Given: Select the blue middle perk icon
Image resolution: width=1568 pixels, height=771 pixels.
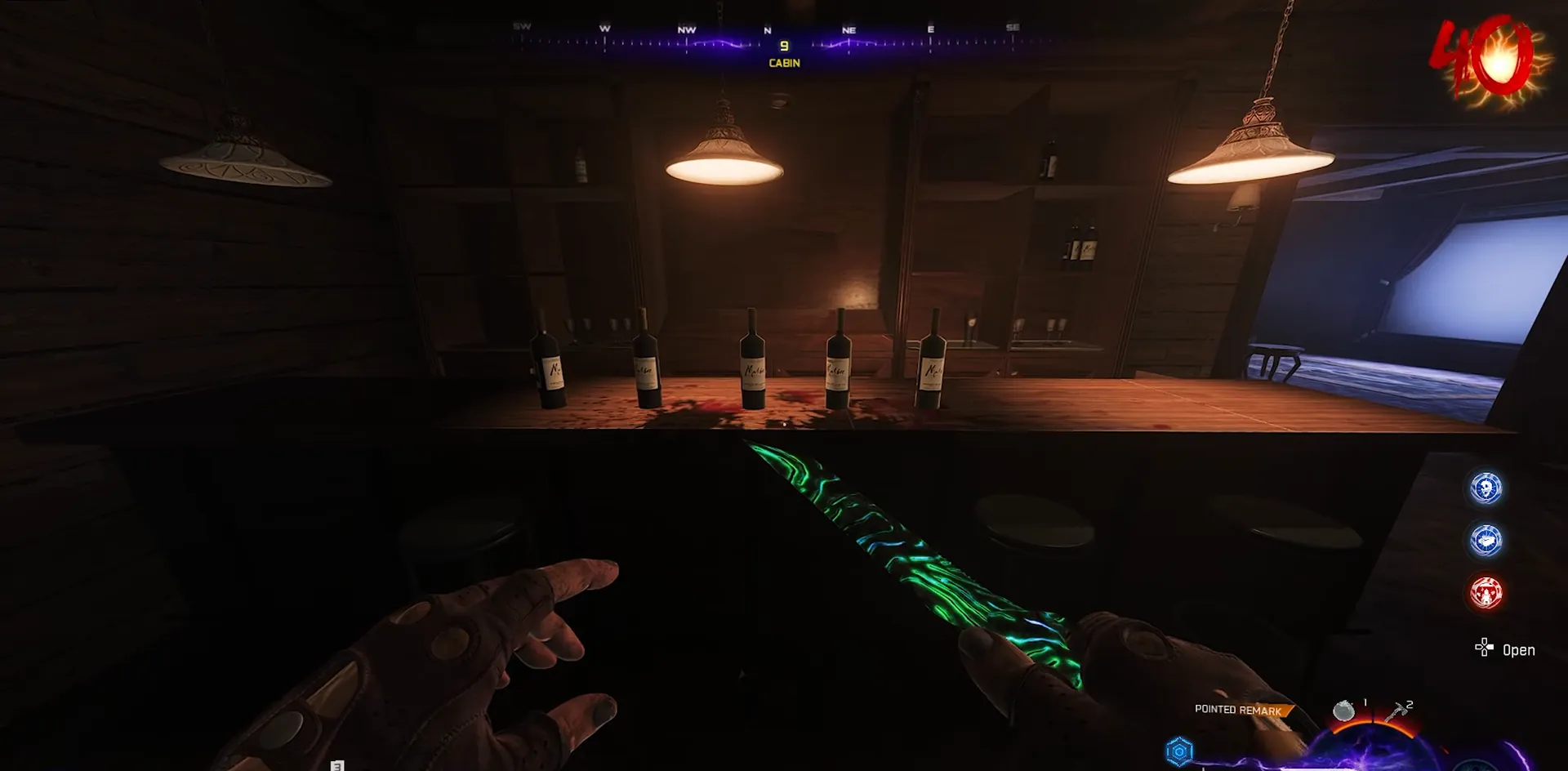Looking at the screenshot, I should pos(1486,541).
